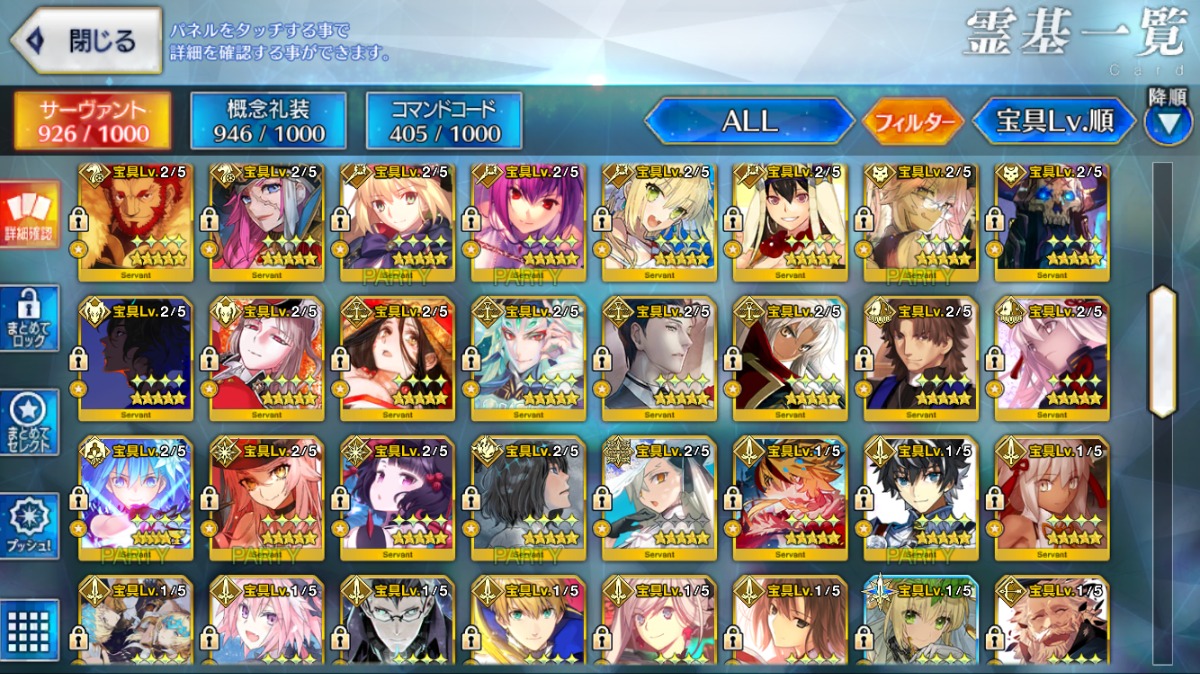Change sort order via 宝具Lv.順
The image size is (1200, 674).
tap(1054, 122)
